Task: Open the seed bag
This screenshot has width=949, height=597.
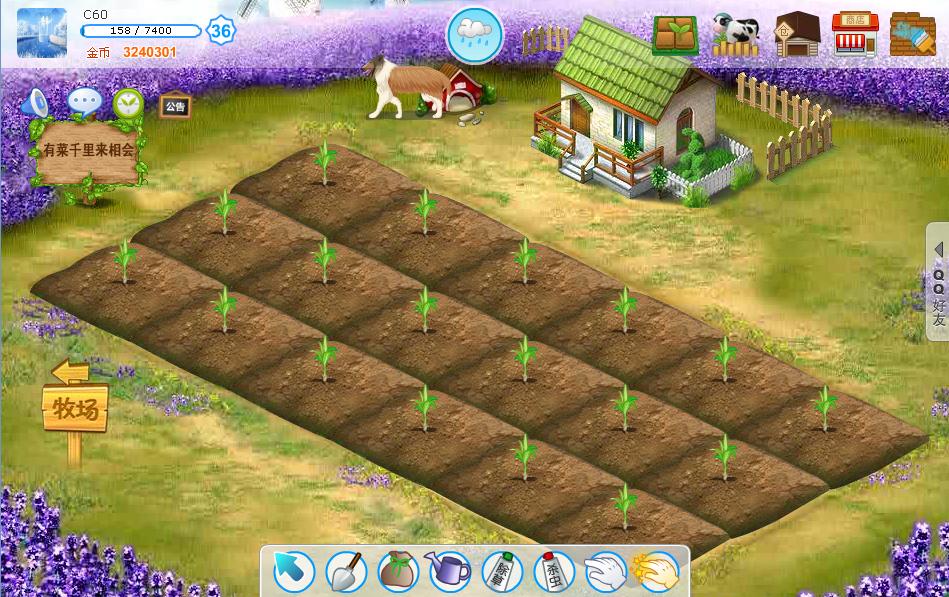Action: point(398,571)
